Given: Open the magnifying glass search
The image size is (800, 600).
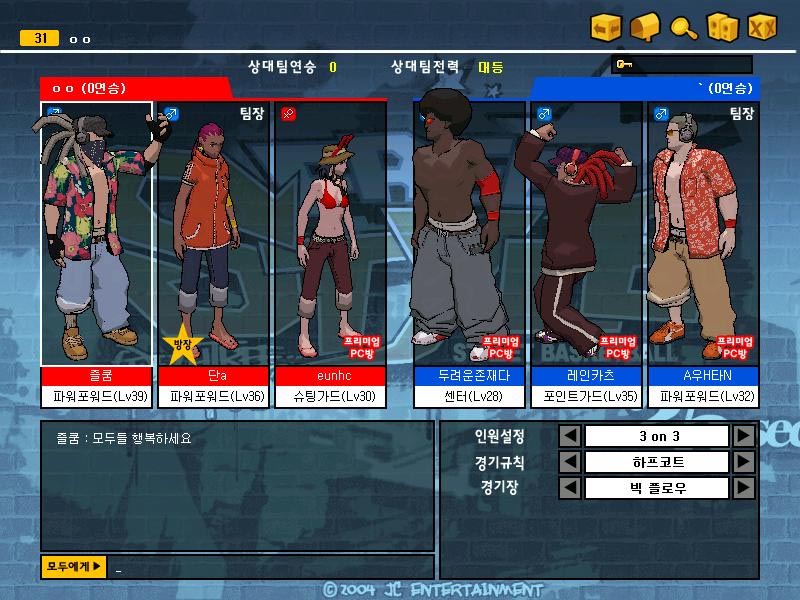Looking at the screenshot, I should pyautogui.click(x=684, y=27).
